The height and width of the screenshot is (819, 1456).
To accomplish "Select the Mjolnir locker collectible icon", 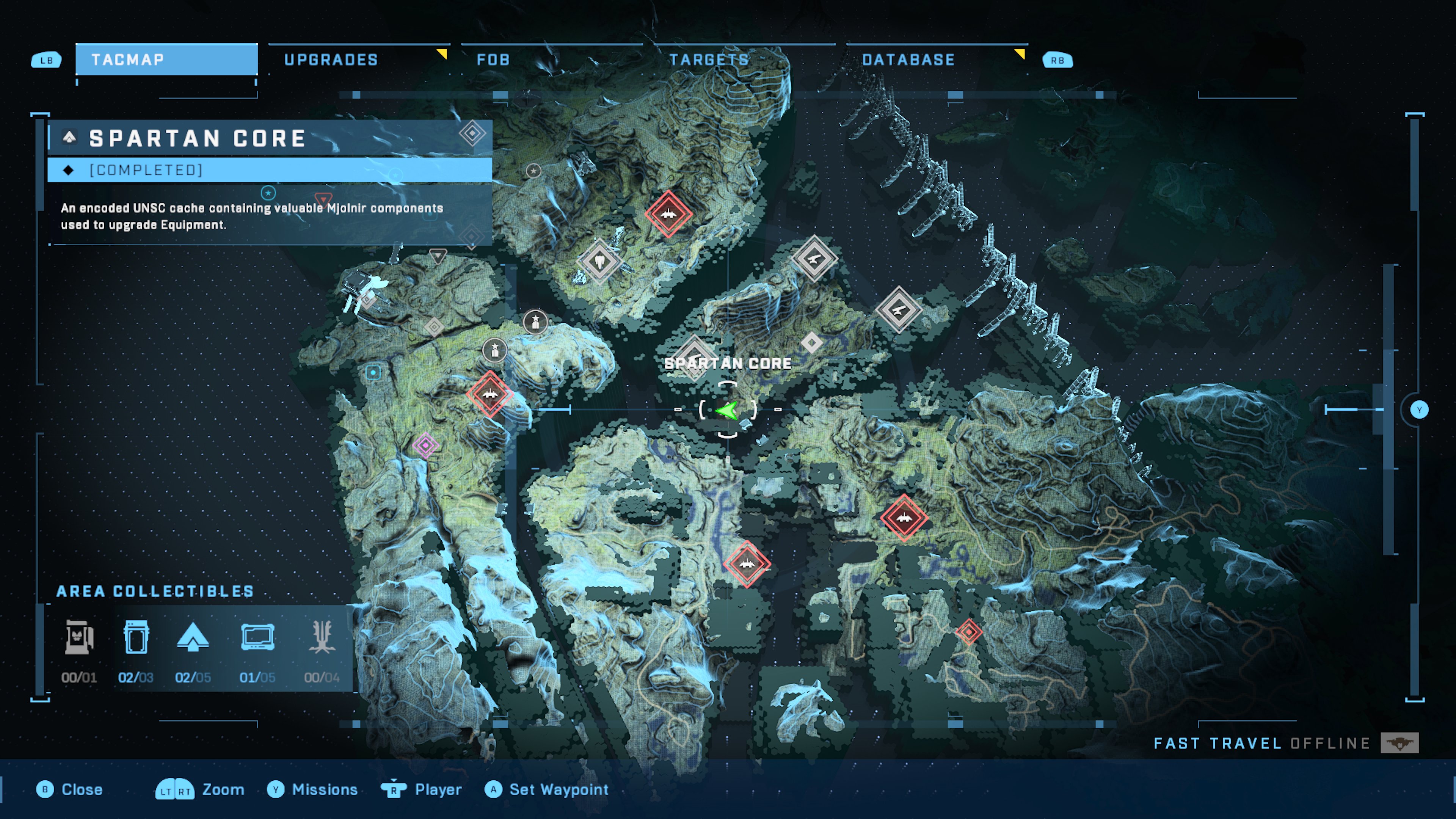I will (136, 637).
